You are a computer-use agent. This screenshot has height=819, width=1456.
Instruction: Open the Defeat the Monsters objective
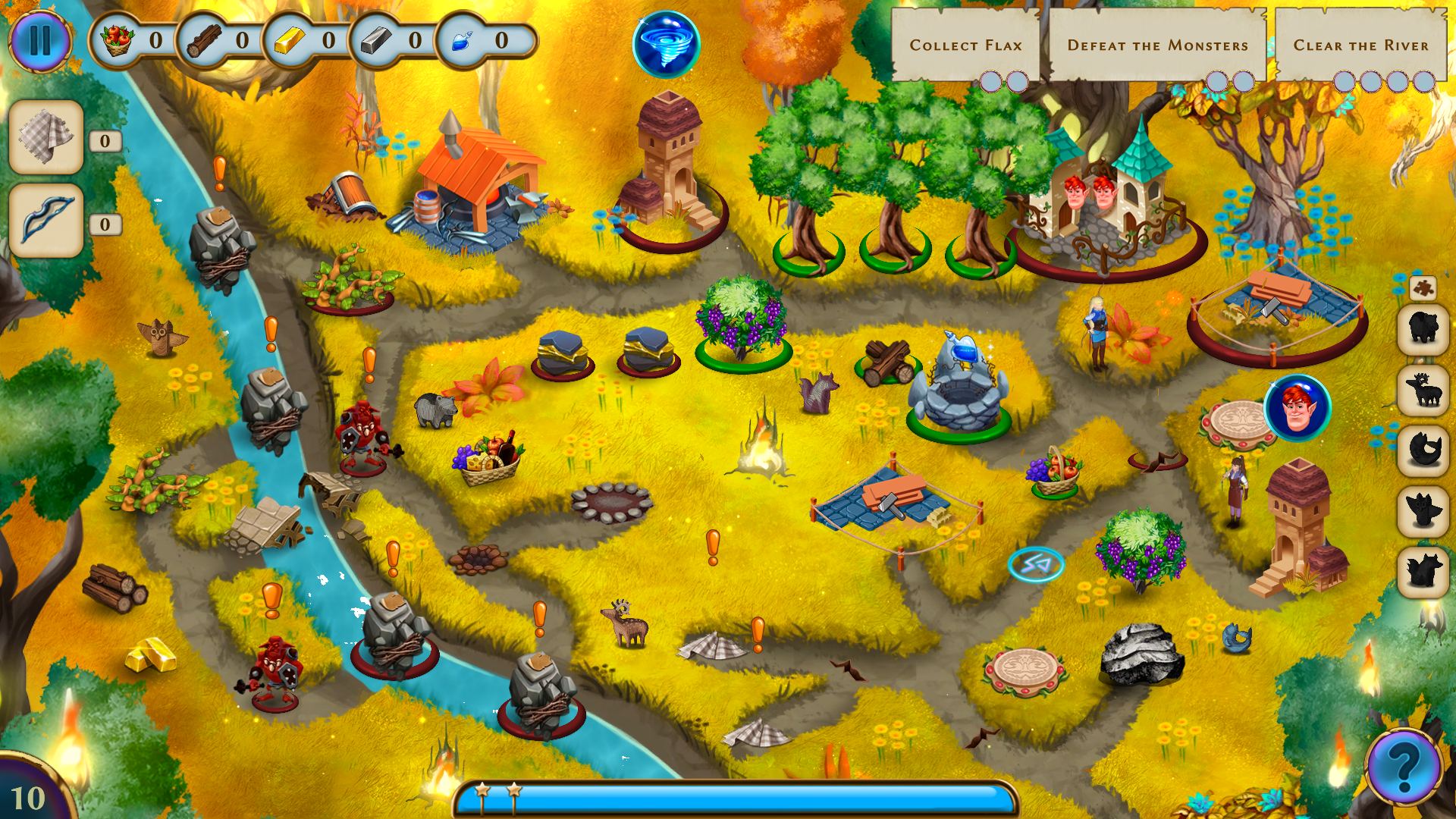click(x=1156, y=47)
